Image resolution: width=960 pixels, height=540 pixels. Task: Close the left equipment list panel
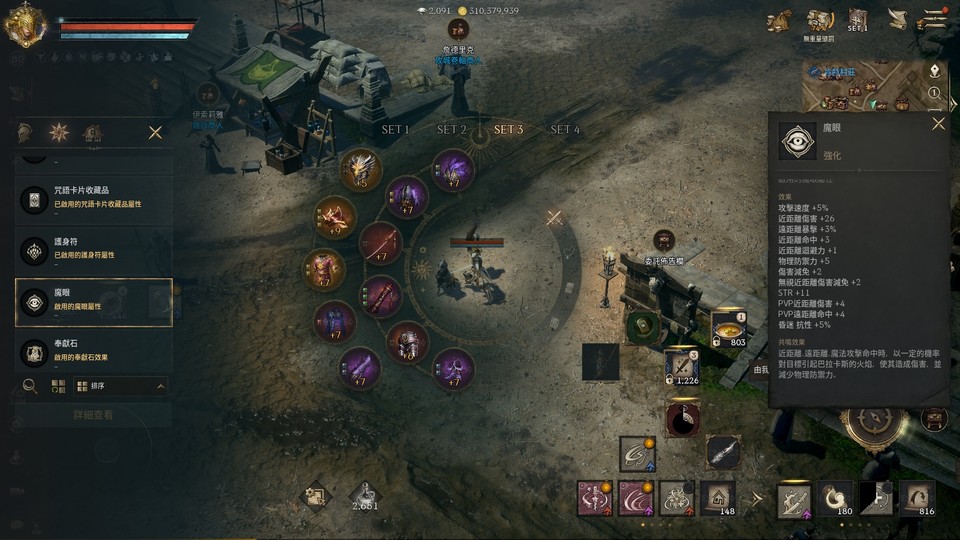coord(155,132)
